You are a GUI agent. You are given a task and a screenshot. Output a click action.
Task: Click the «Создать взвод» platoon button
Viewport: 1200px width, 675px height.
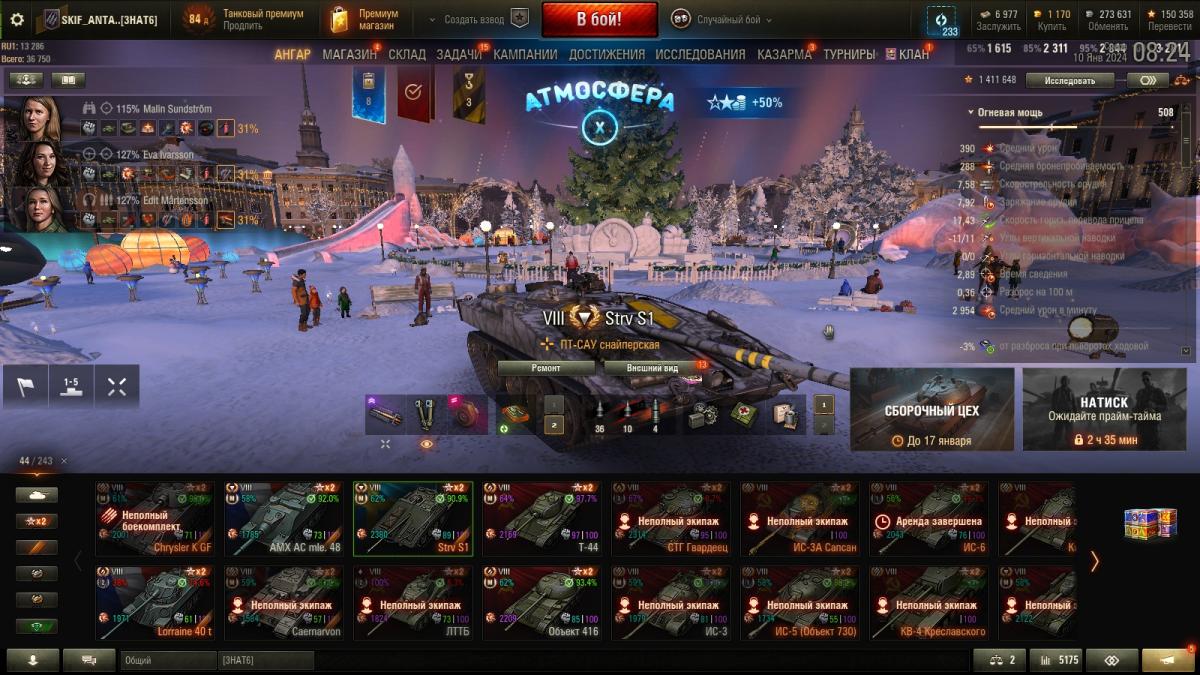[477, 19]
